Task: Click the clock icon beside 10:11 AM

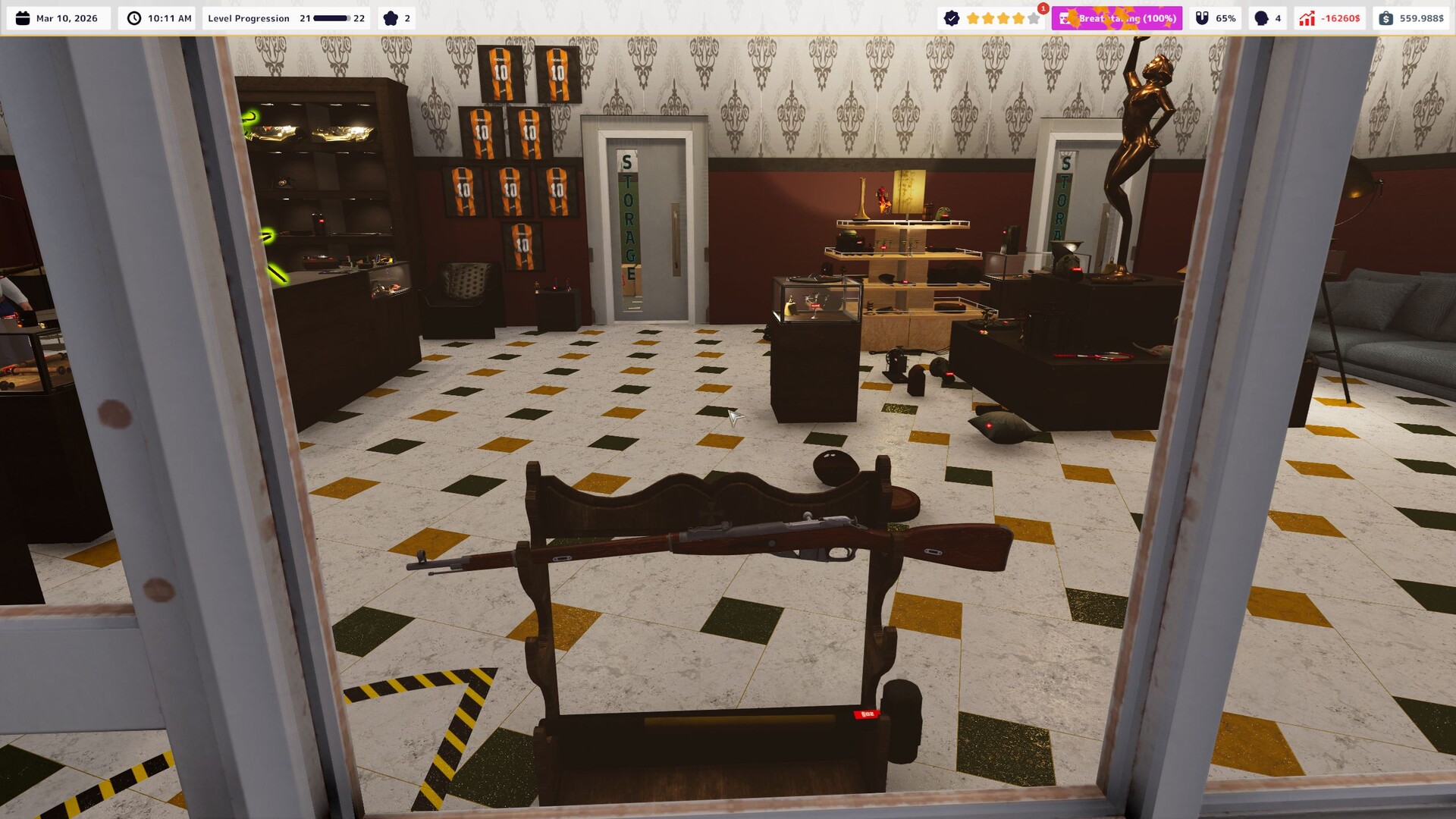Action: click(x=134, y=17)
